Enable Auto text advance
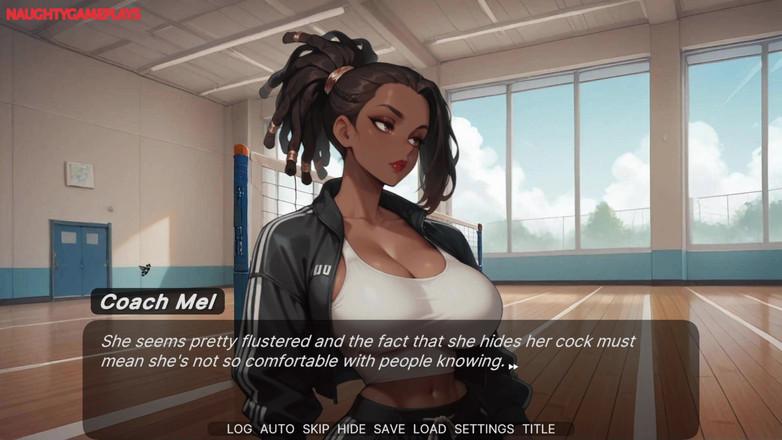Image resolution: width=782 pixels, height=440 pixels. 277,429
